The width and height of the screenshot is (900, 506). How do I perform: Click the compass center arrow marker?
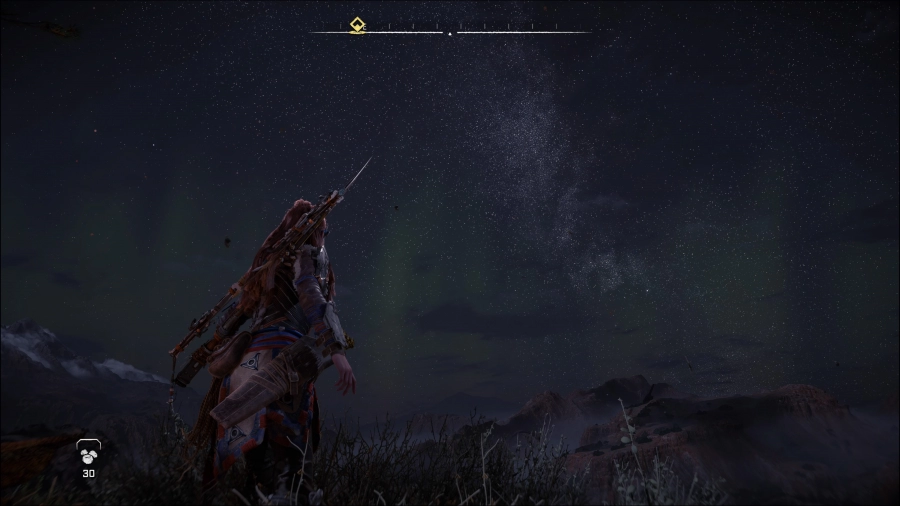450,34
